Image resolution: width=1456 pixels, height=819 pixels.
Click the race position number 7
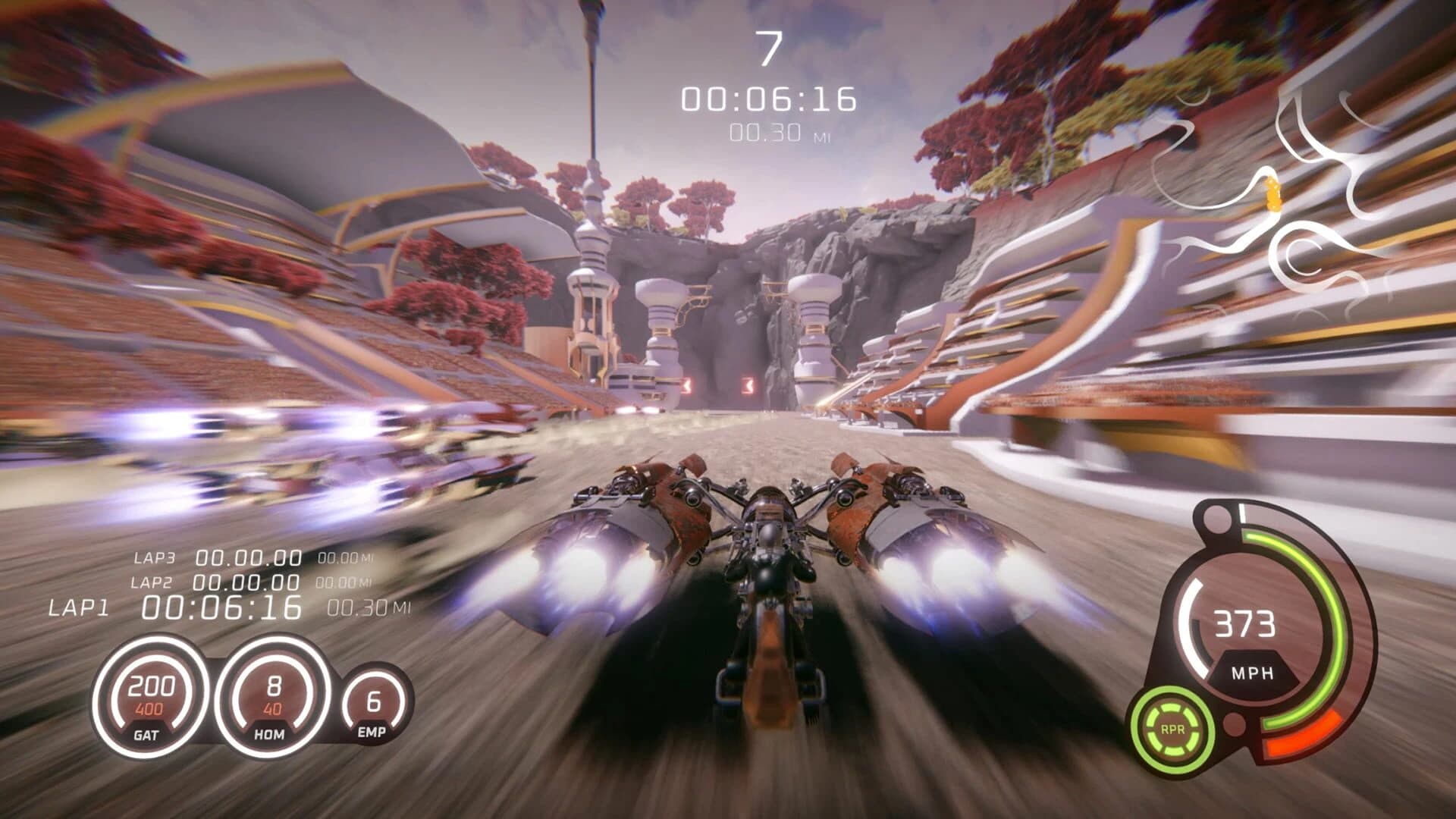[x=768, y=45]
